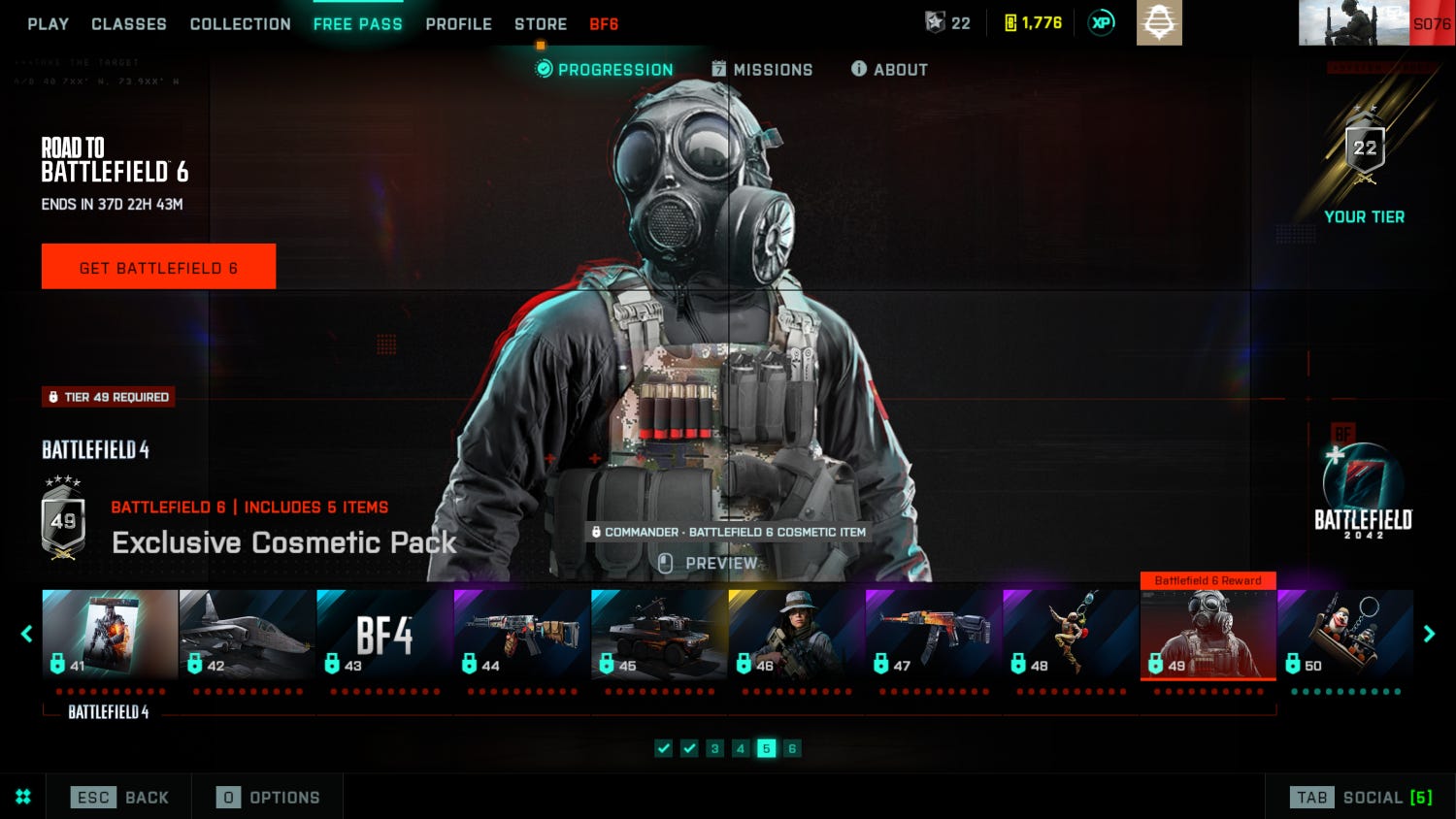Viewport: 1456px width, 819px height.
Task: Select page 3 of reward tiers
Action: [715, 748]
